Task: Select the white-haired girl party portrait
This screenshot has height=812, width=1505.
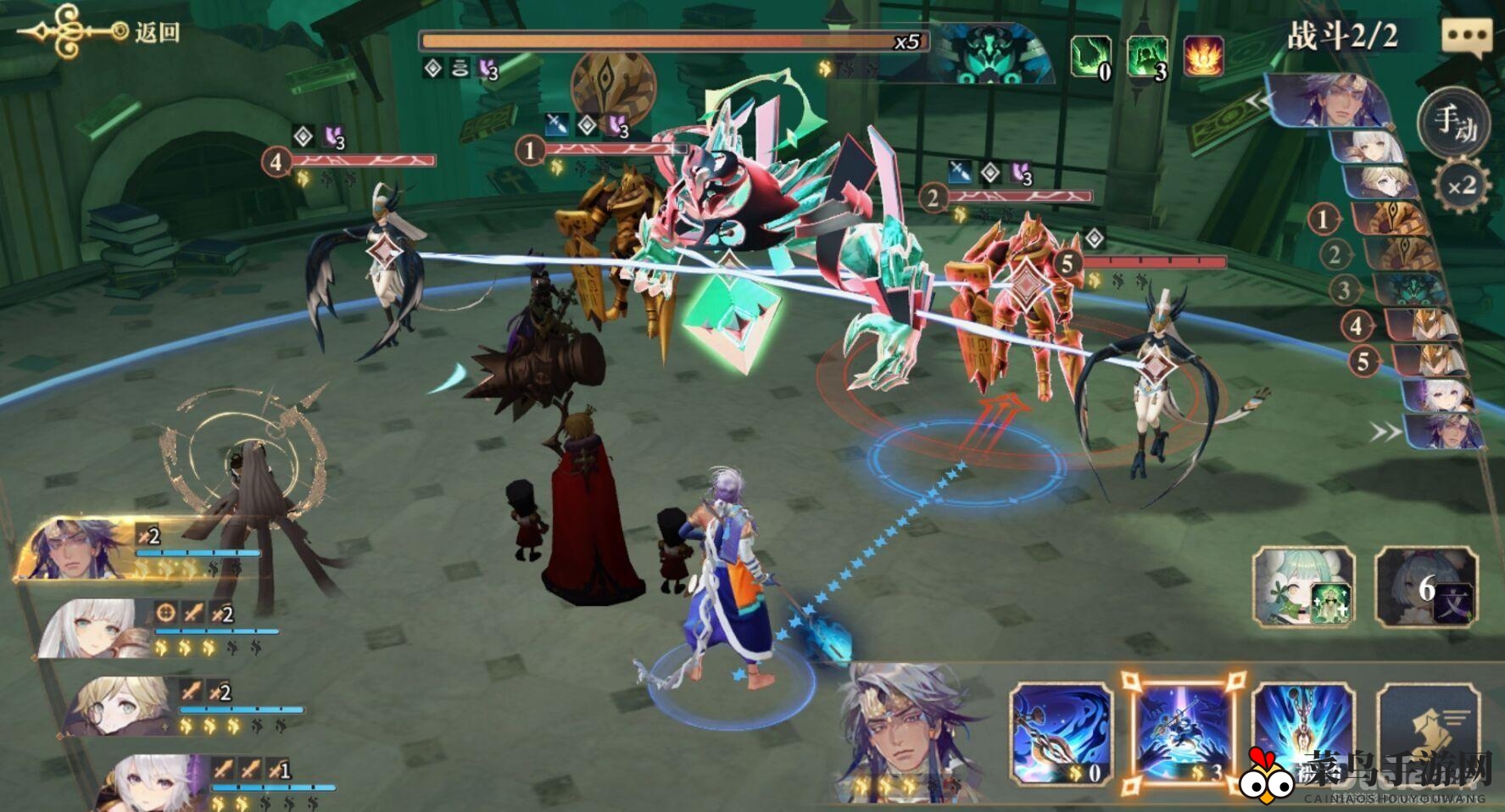Action: click(93, 629)
